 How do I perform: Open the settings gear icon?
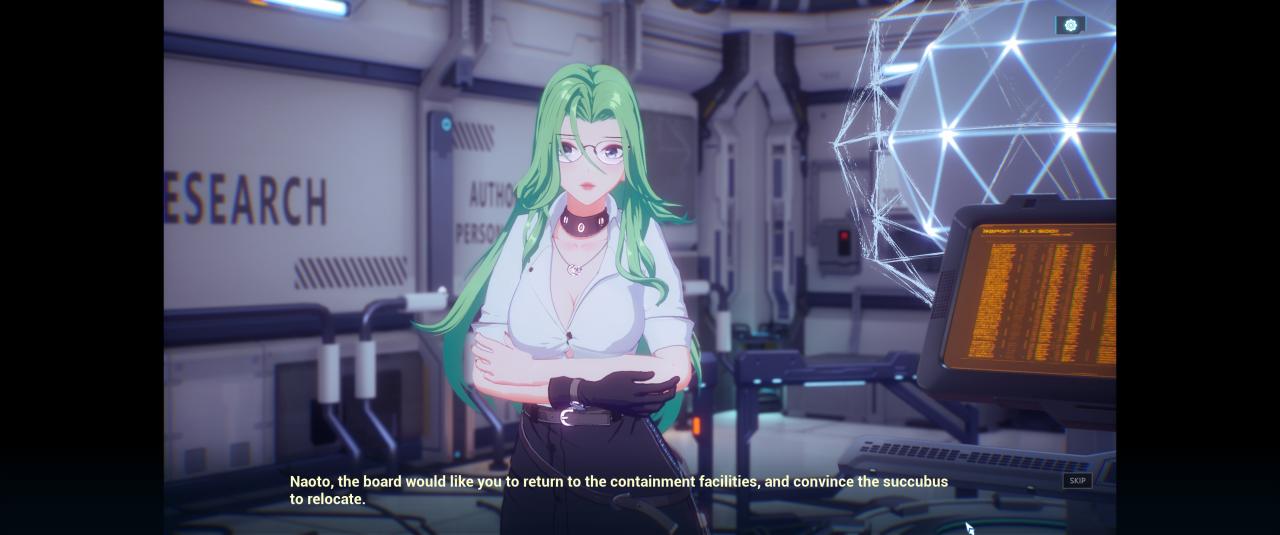[1070, 25]
